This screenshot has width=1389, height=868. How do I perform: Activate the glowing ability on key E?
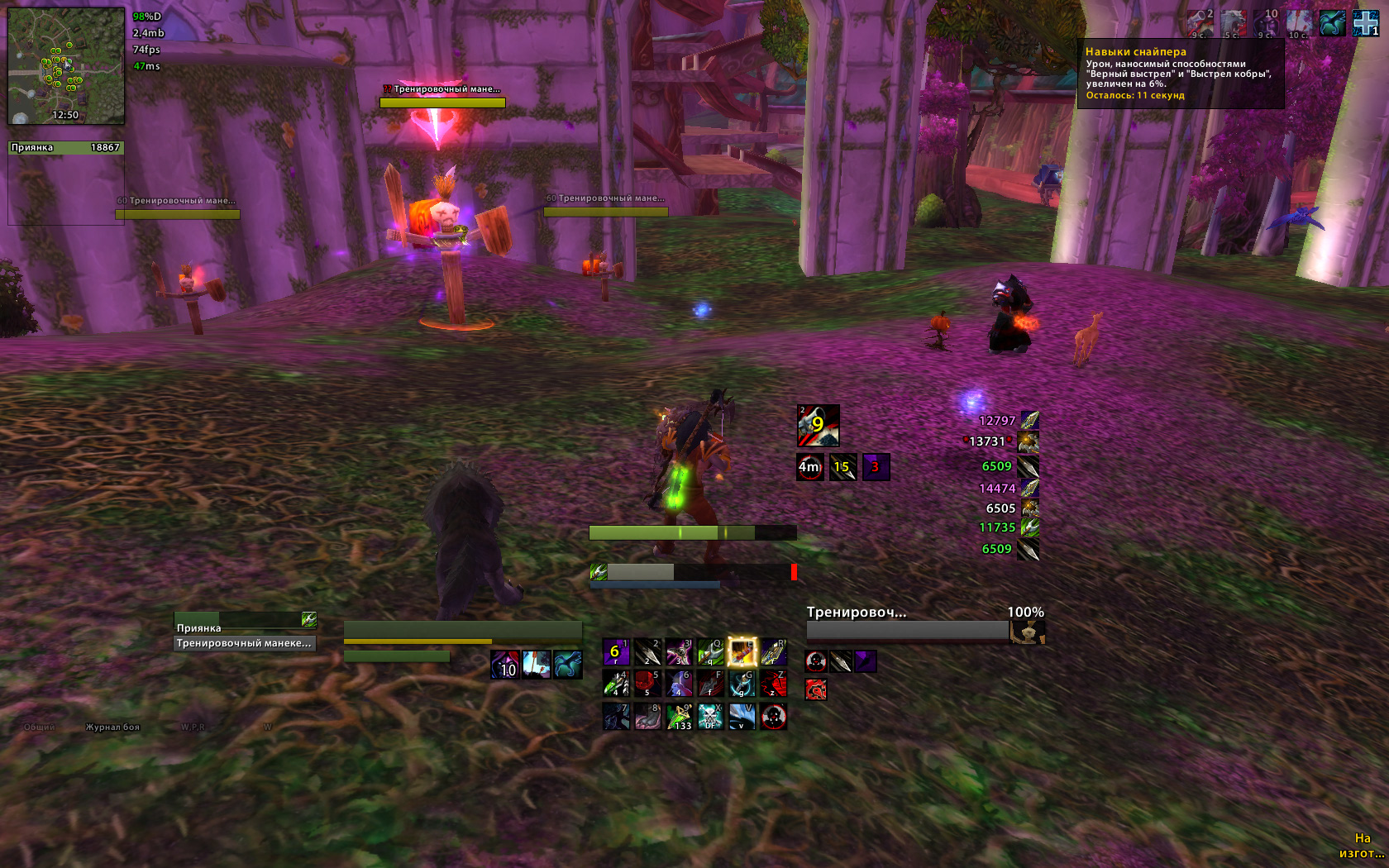[742, 652]
